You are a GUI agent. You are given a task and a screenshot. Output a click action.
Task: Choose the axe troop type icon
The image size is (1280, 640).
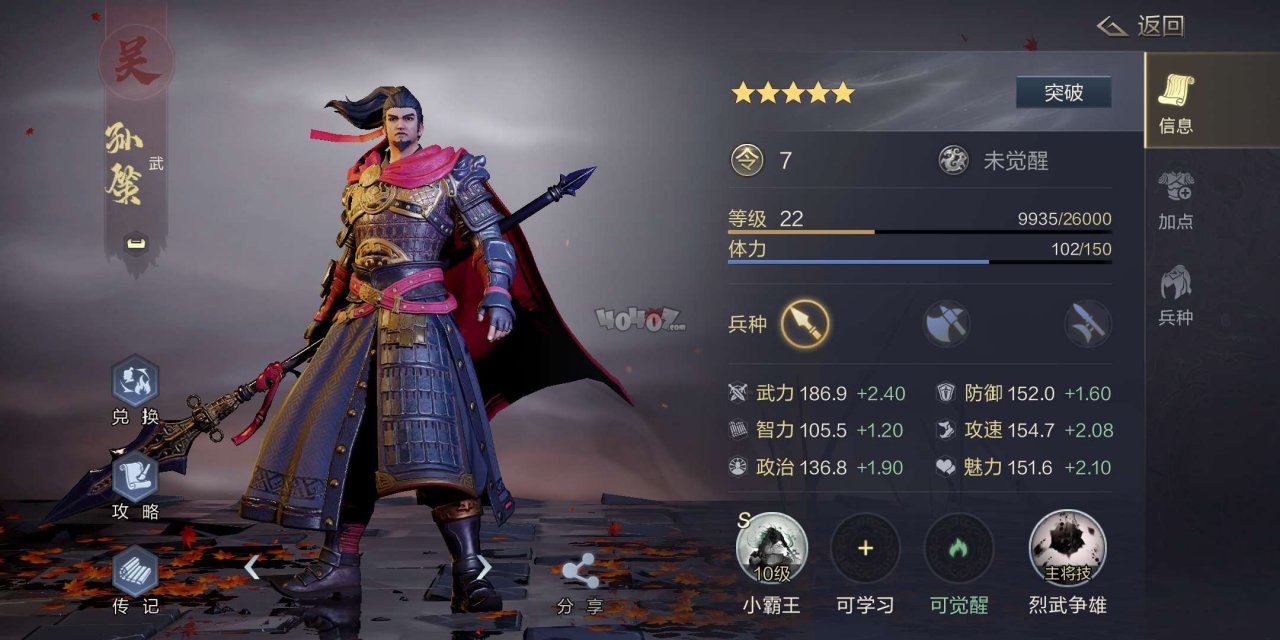point(946,323)
